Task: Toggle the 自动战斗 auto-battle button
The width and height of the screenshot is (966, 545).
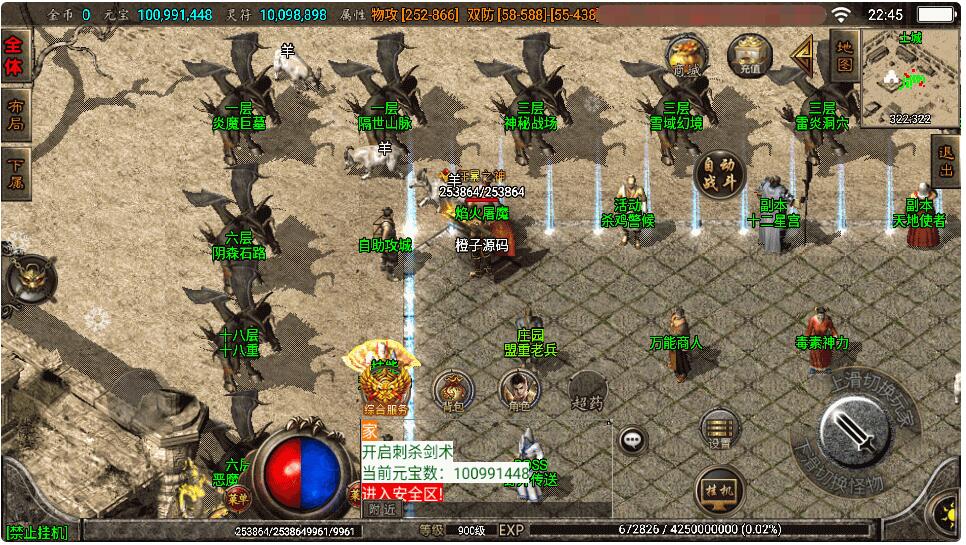Action: [720, 177]
